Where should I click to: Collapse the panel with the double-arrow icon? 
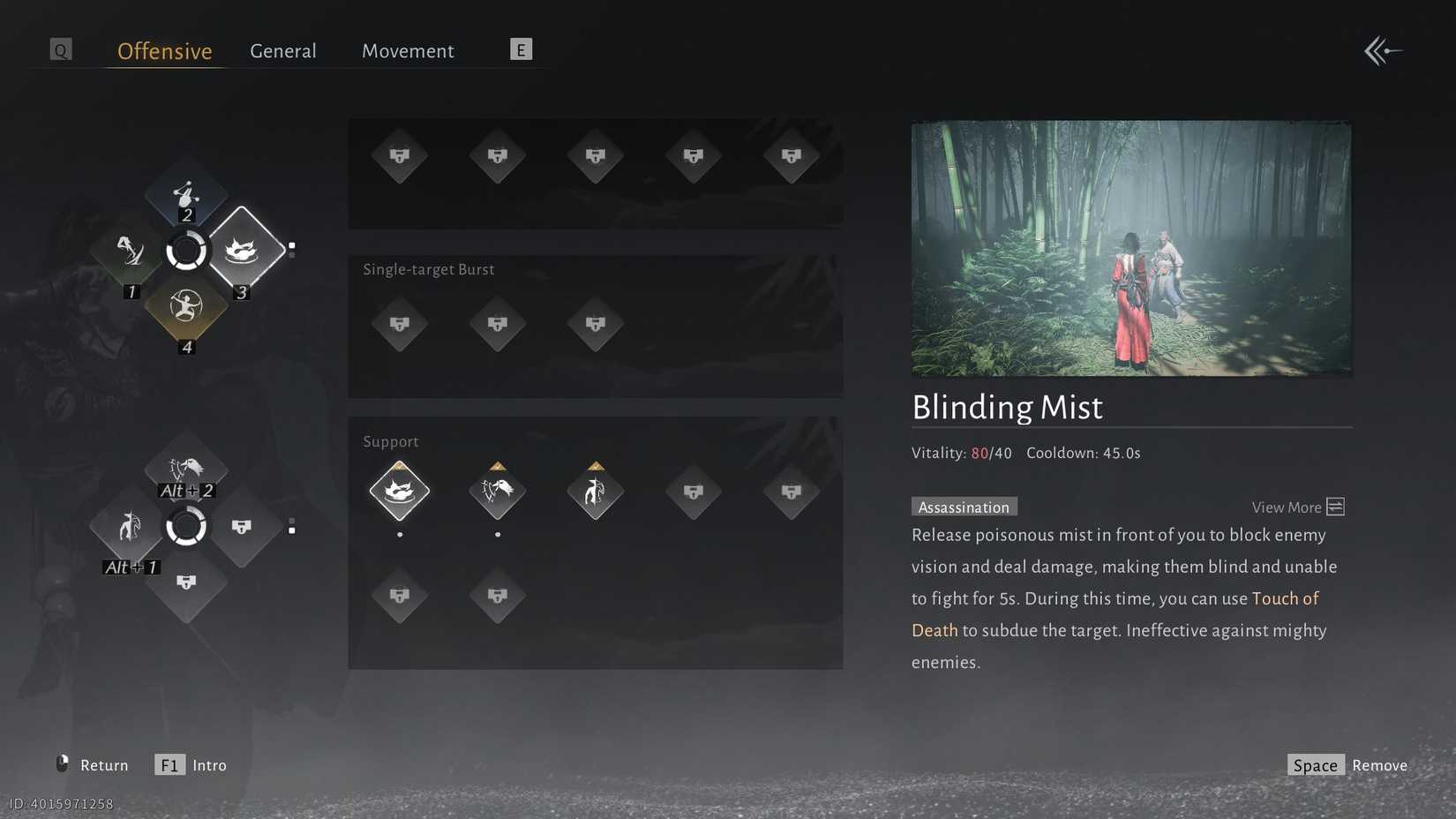point(1382,50)
